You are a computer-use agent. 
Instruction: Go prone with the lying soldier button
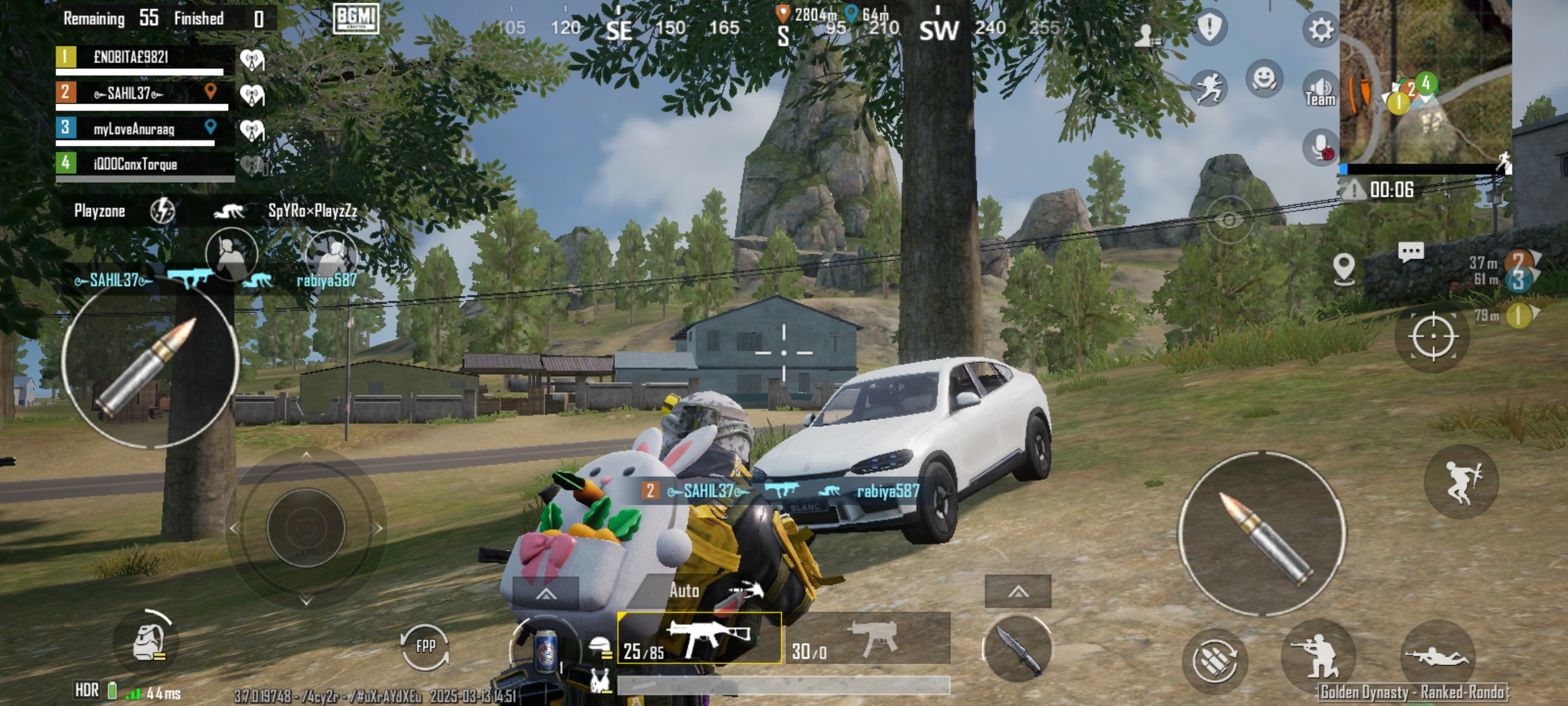tap(1437, 656)
